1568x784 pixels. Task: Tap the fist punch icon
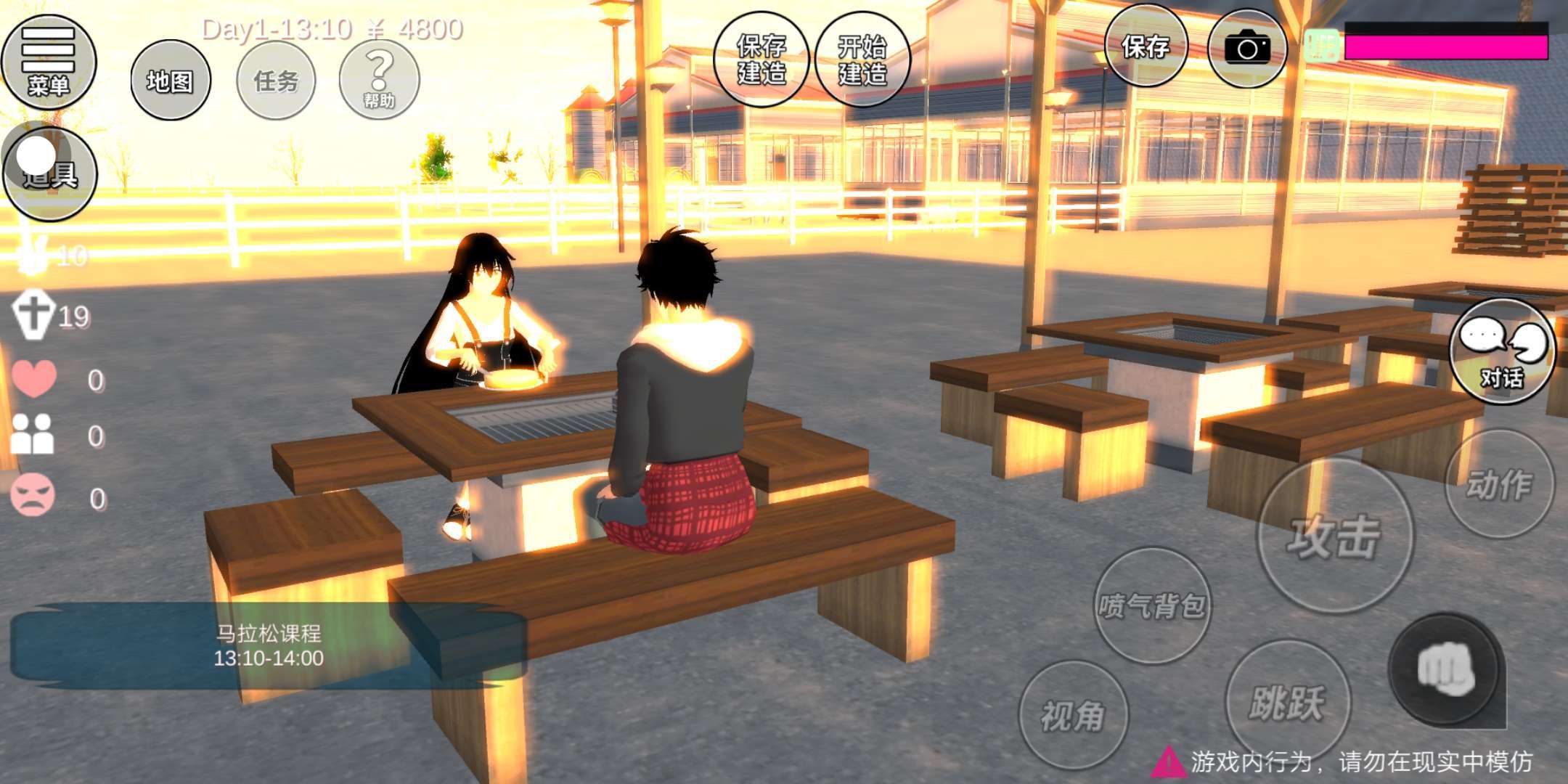point(1445,669)
